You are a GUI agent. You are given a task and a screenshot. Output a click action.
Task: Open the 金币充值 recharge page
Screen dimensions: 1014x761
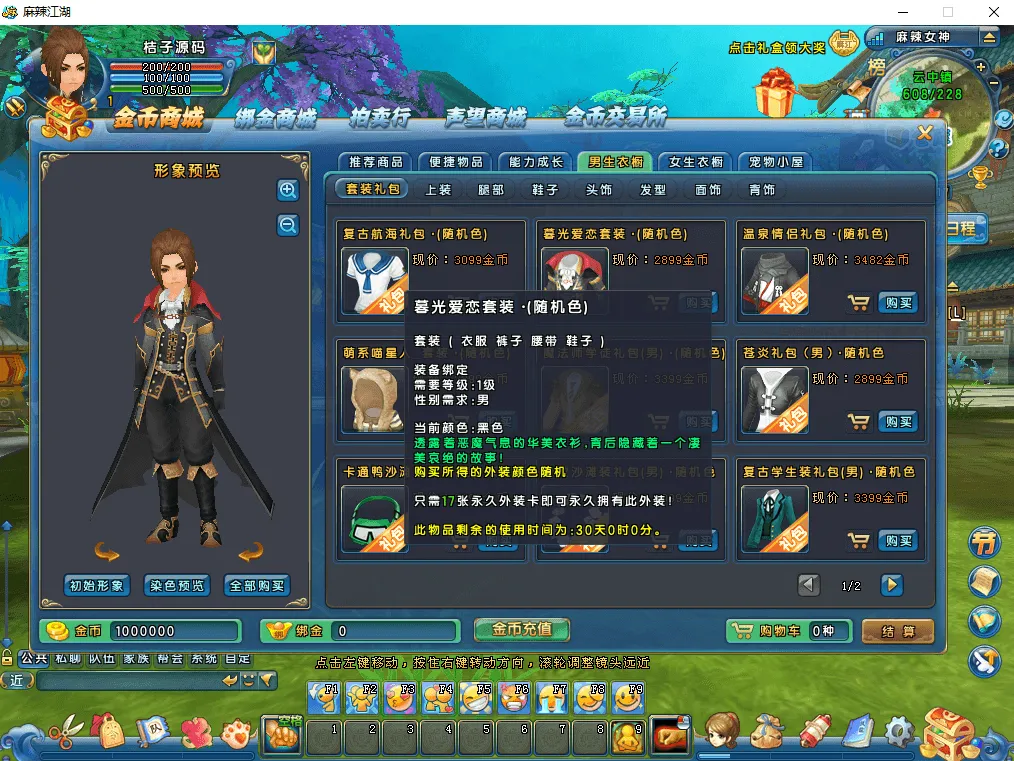tap(522, 630)
